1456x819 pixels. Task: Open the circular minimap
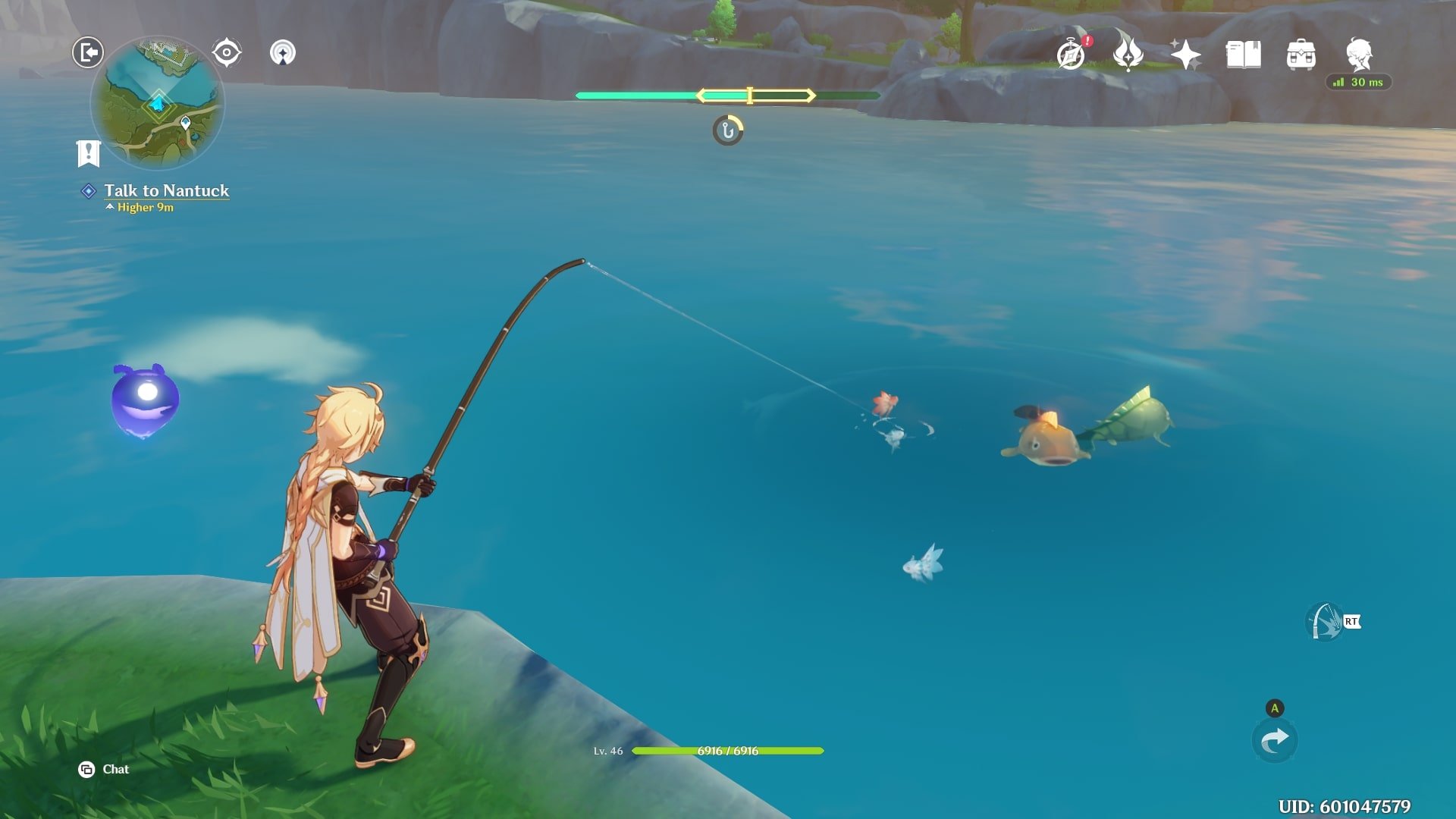point(158,102)
